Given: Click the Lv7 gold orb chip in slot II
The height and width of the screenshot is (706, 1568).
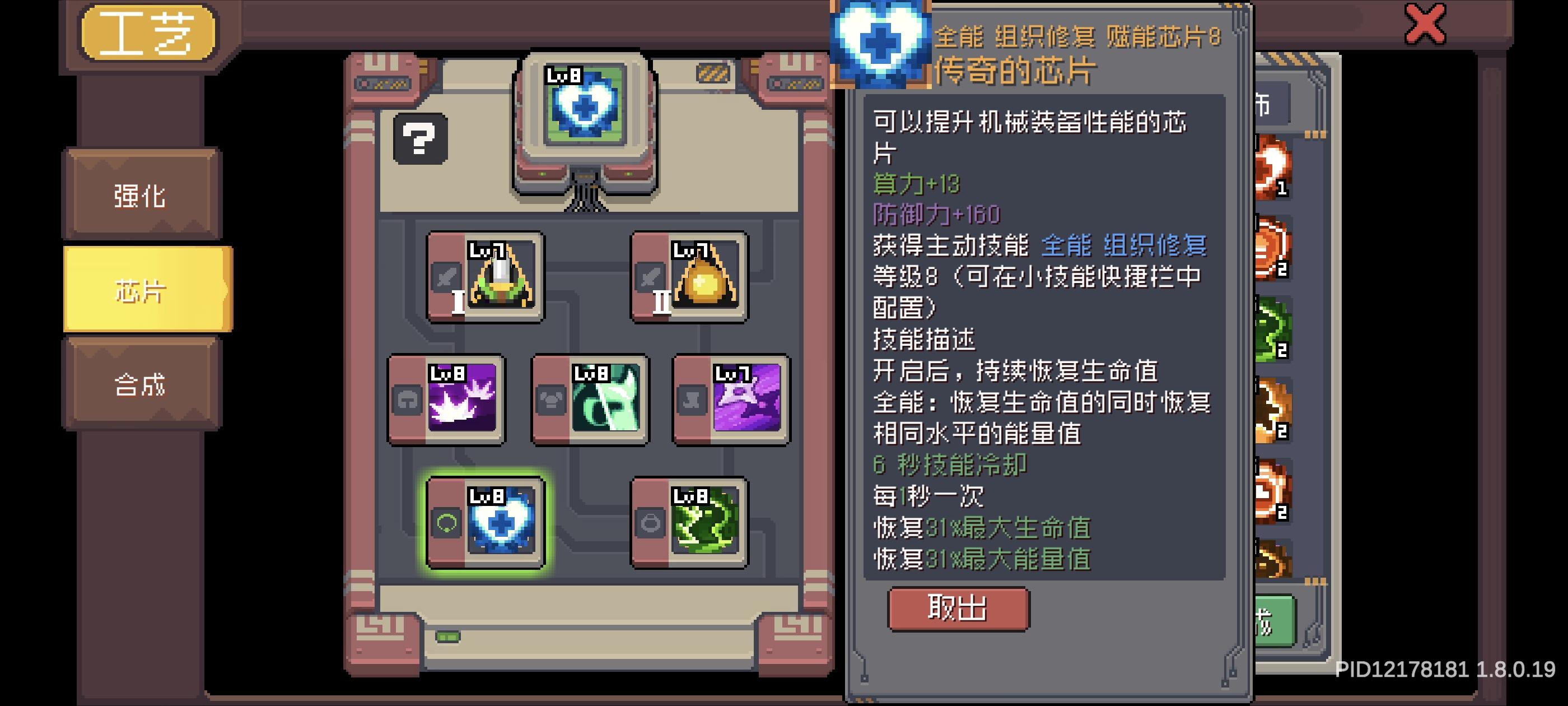Looking at the screenshot, I should click(x=691, y=277).
